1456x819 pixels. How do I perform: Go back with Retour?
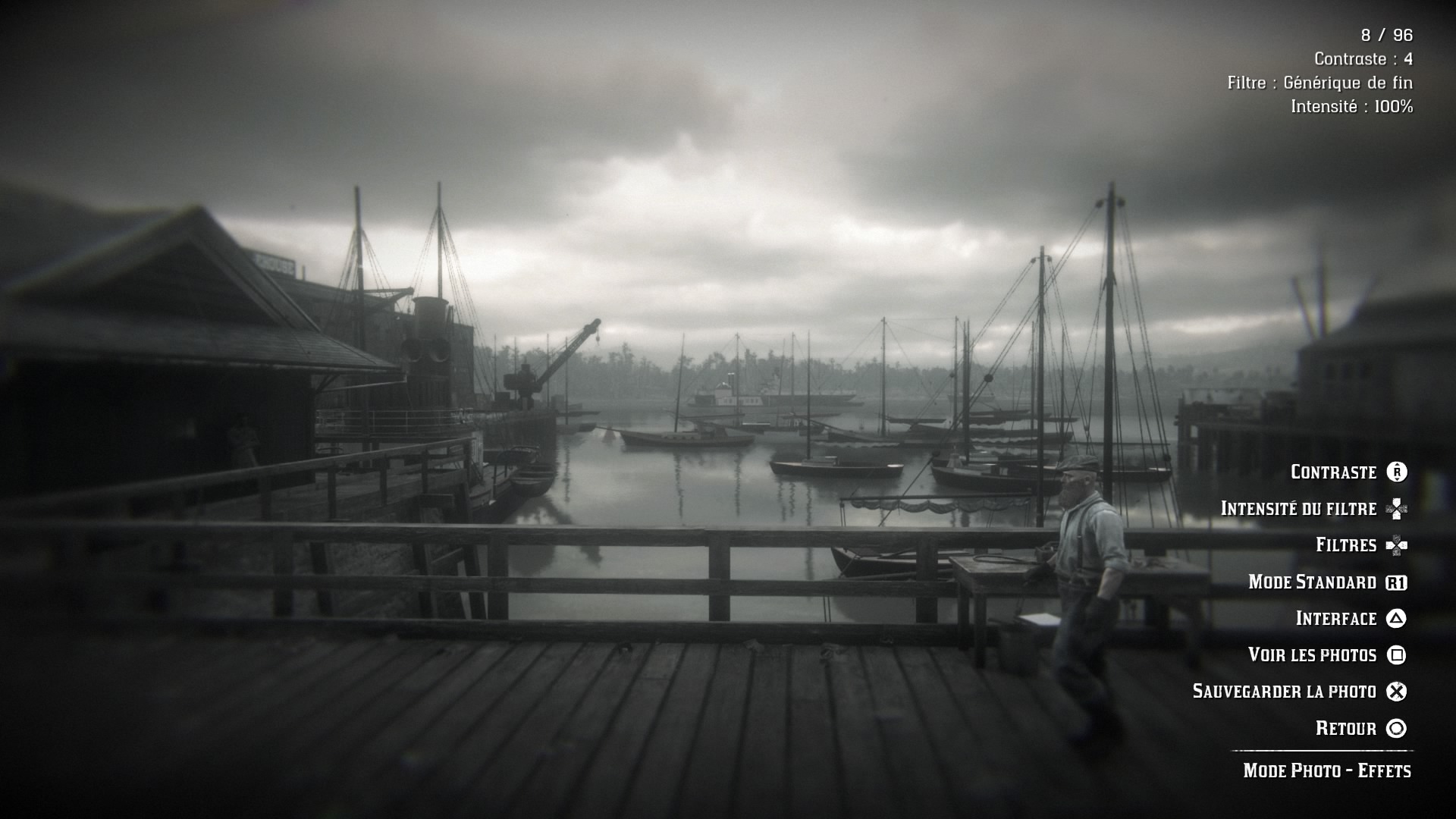point(1346,729)
